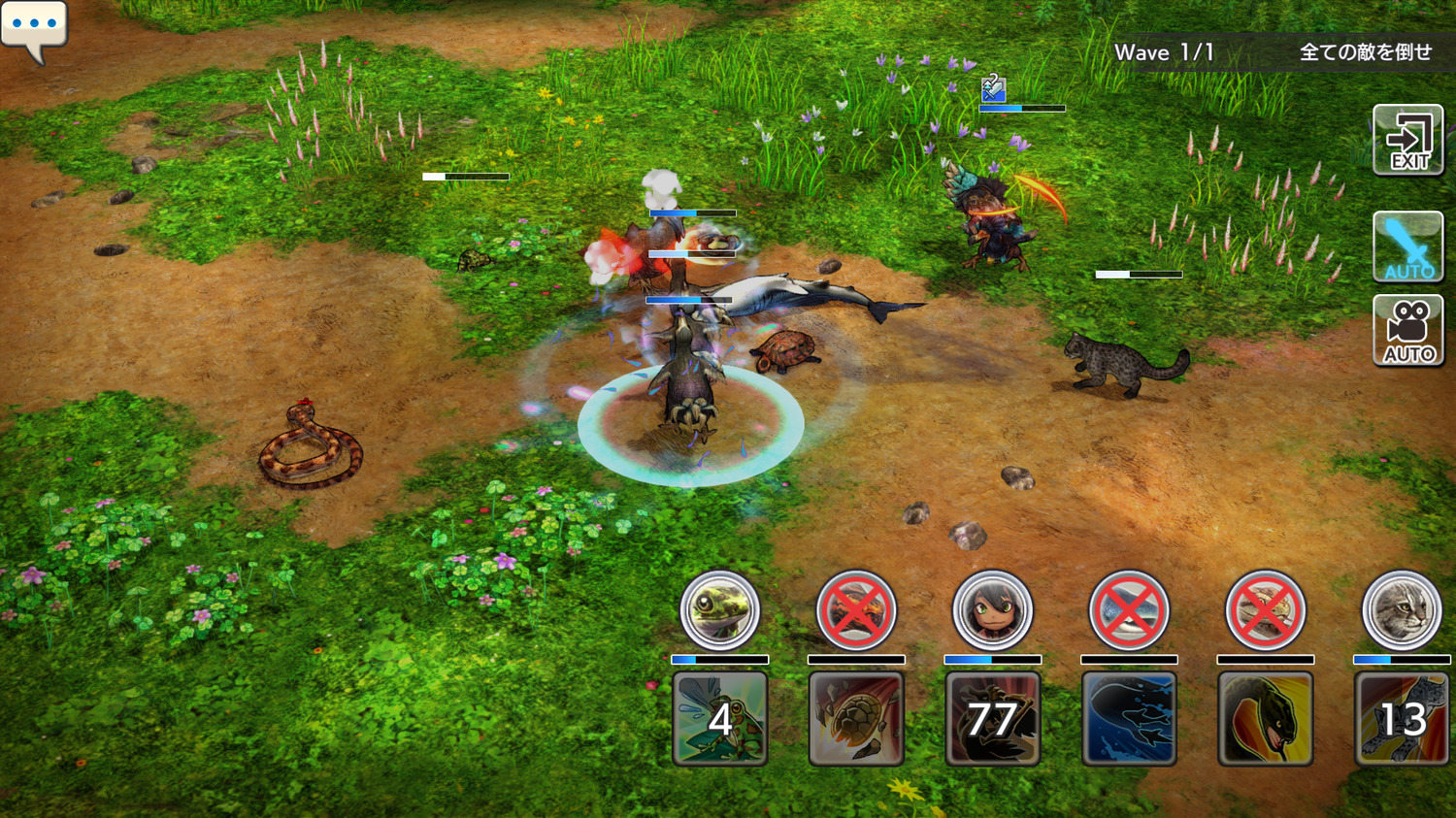
Task: Activate the snake strike skill
Action: click(x=1265, y=719)
